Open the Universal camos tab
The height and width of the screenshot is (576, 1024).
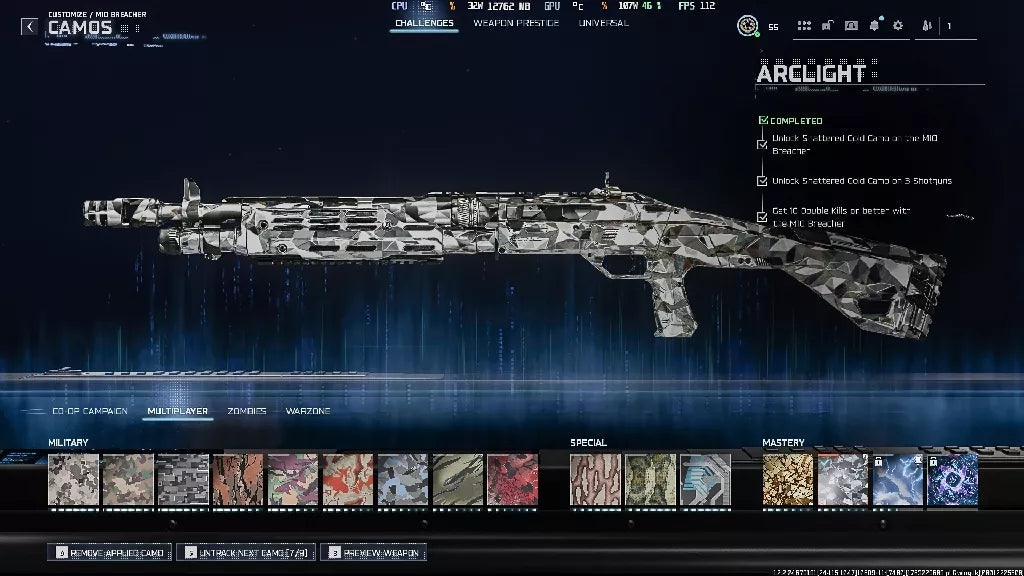point(604,23)
